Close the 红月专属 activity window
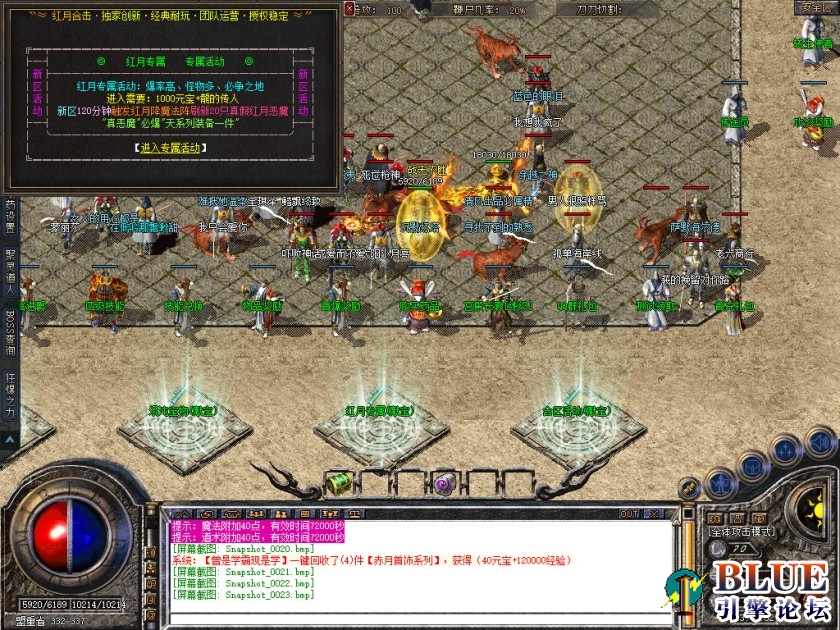Image resolution: width=840 pixels, height=630 pixels. click(x=348, y=9)
